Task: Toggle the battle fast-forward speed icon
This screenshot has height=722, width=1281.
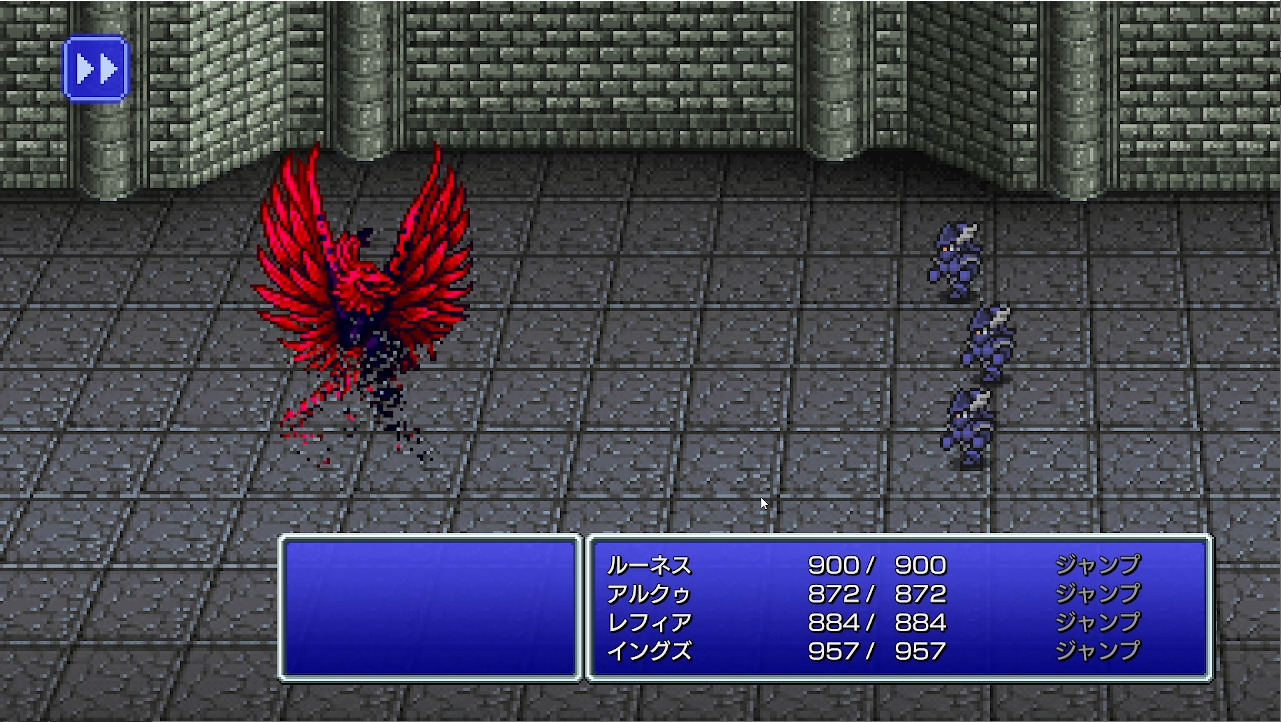Action: 93,68
